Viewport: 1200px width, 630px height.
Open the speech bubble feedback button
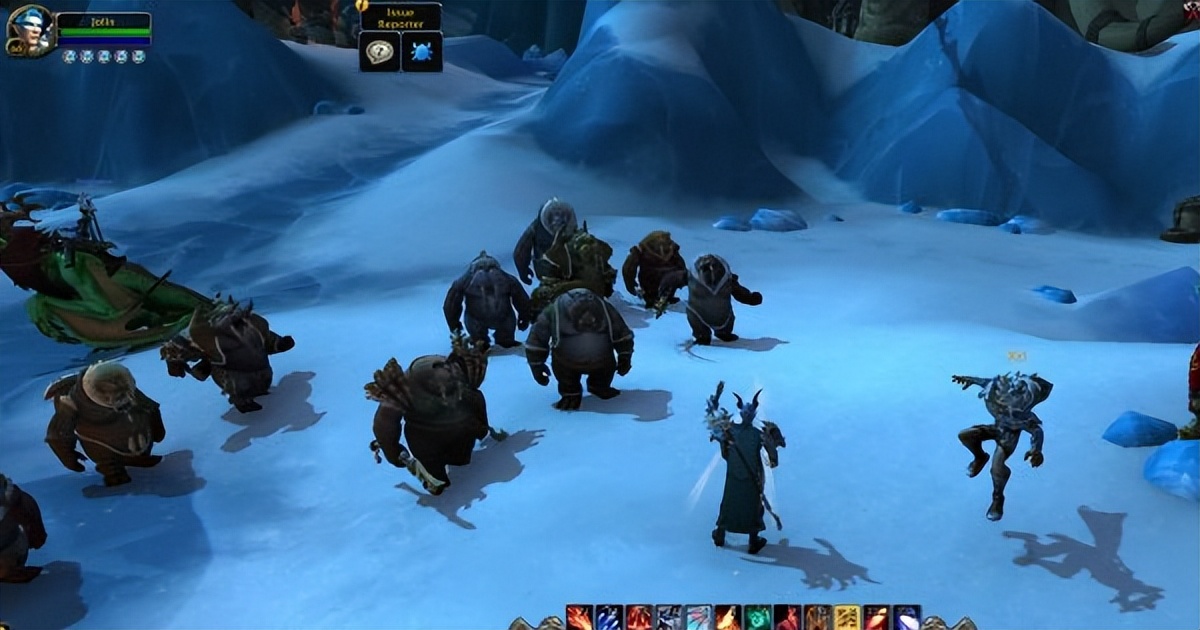coord(379,51)
